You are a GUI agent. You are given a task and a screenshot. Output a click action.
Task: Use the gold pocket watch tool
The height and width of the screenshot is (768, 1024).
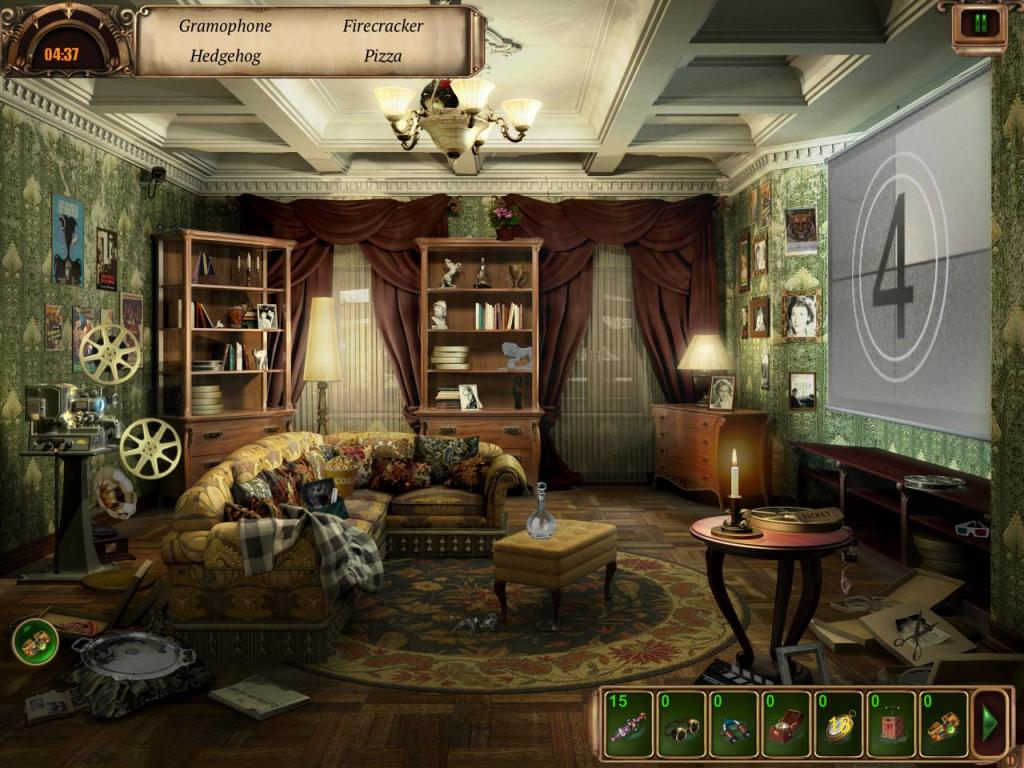(x=838, y=724)
